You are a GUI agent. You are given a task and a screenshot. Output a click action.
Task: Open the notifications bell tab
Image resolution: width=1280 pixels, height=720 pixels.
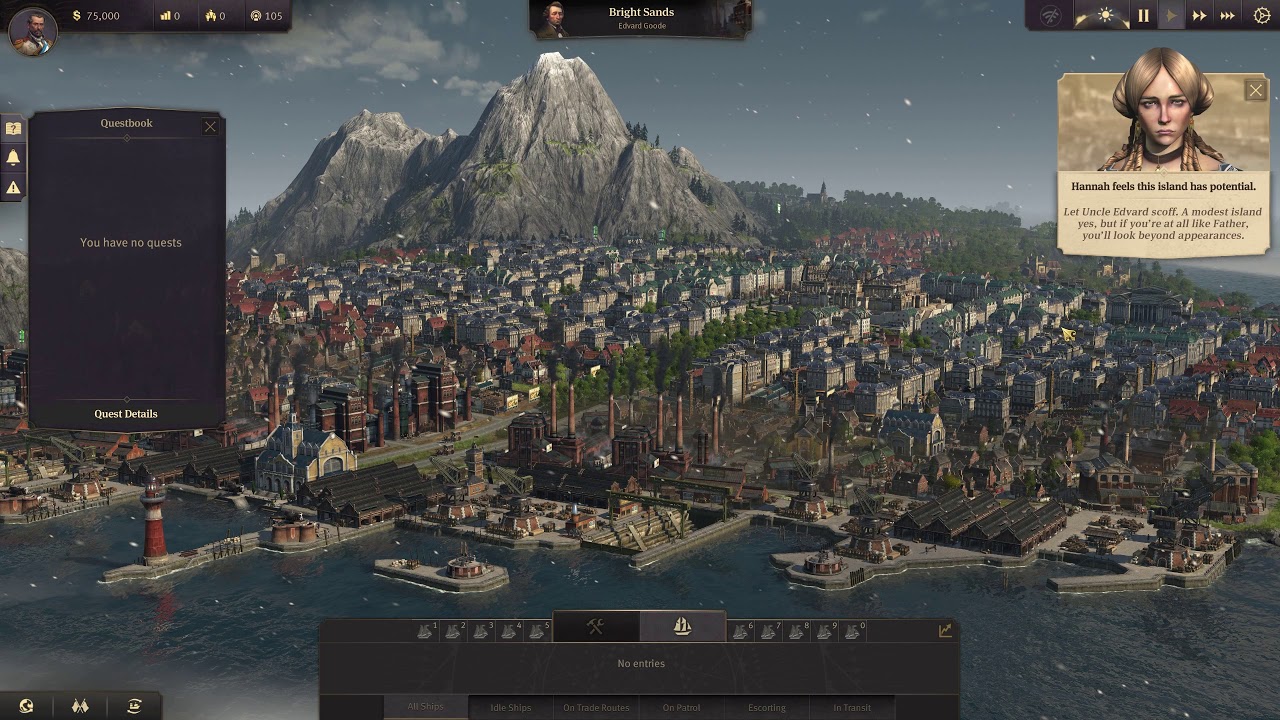pos(13,157)
